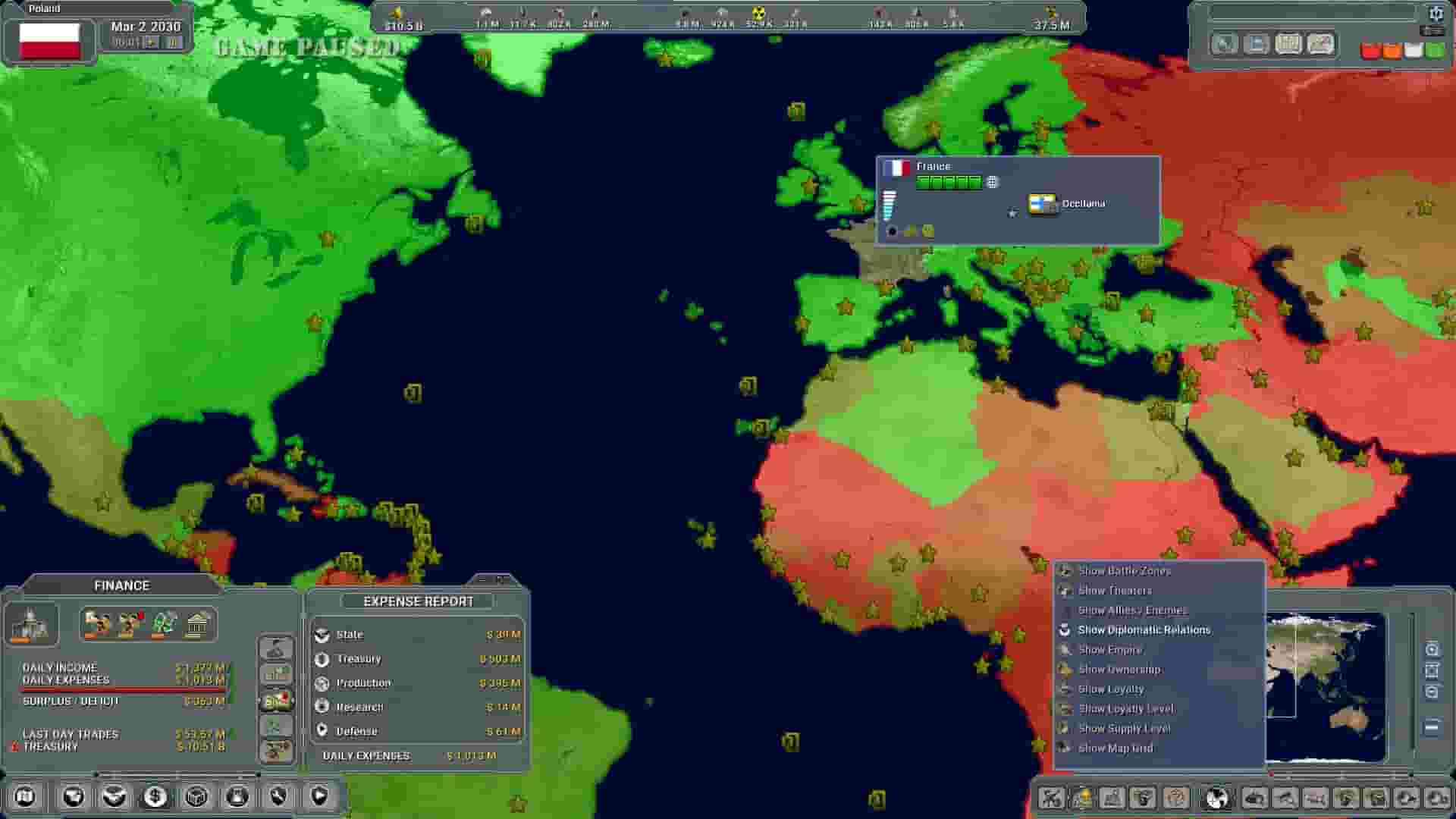Click the Ocellama button in the France panel
Image resolution: width=1456 pixels, height=819 pixels.
(x=1043, y=202)
